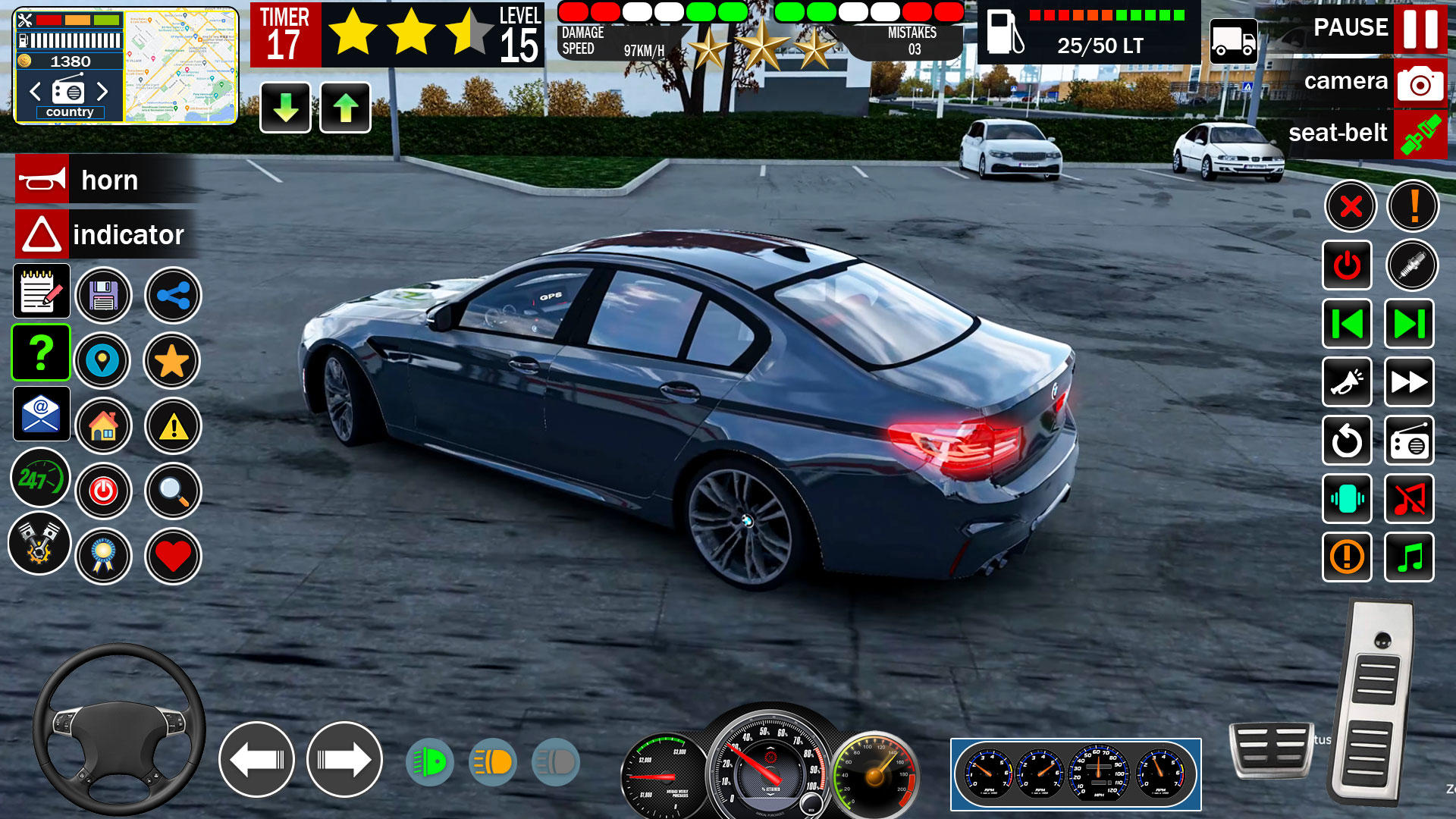Select the engine settings pistons icon
The image size is (1456, 819).
tap(42, 544)
